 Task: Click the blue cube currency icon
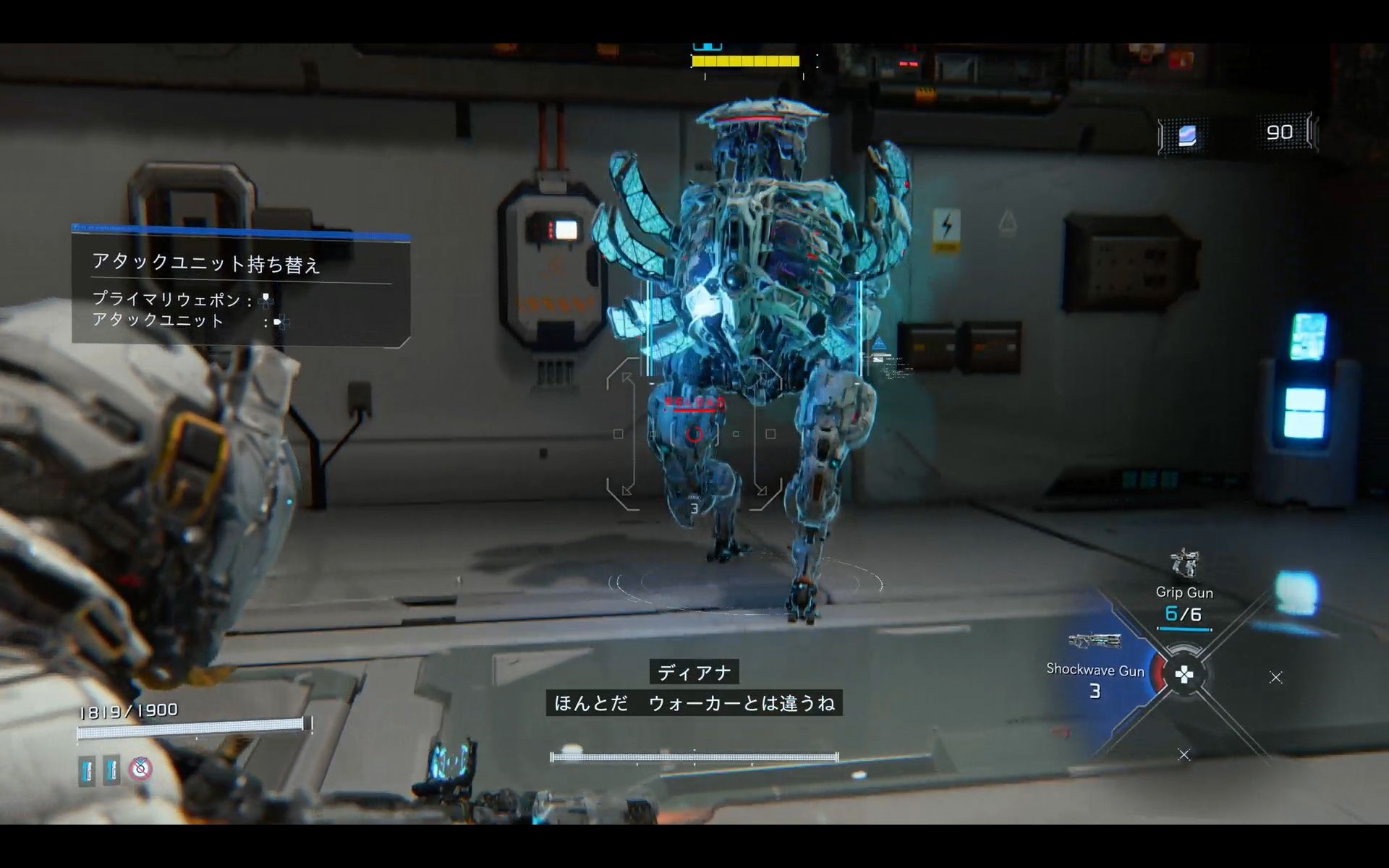[1187, 135]
